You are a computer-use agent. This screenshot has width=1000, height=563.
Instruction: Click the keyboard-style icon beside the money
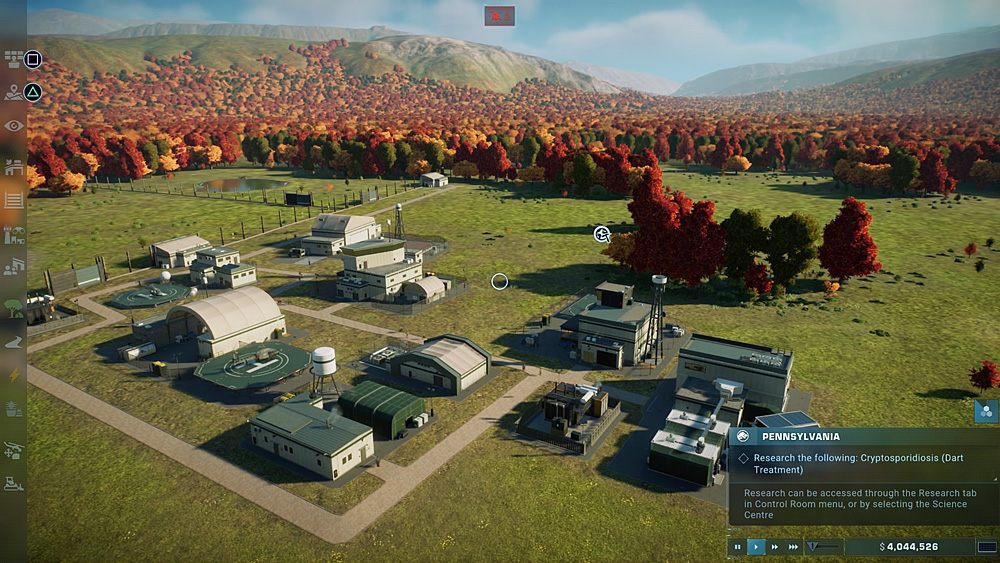point(986,547)
